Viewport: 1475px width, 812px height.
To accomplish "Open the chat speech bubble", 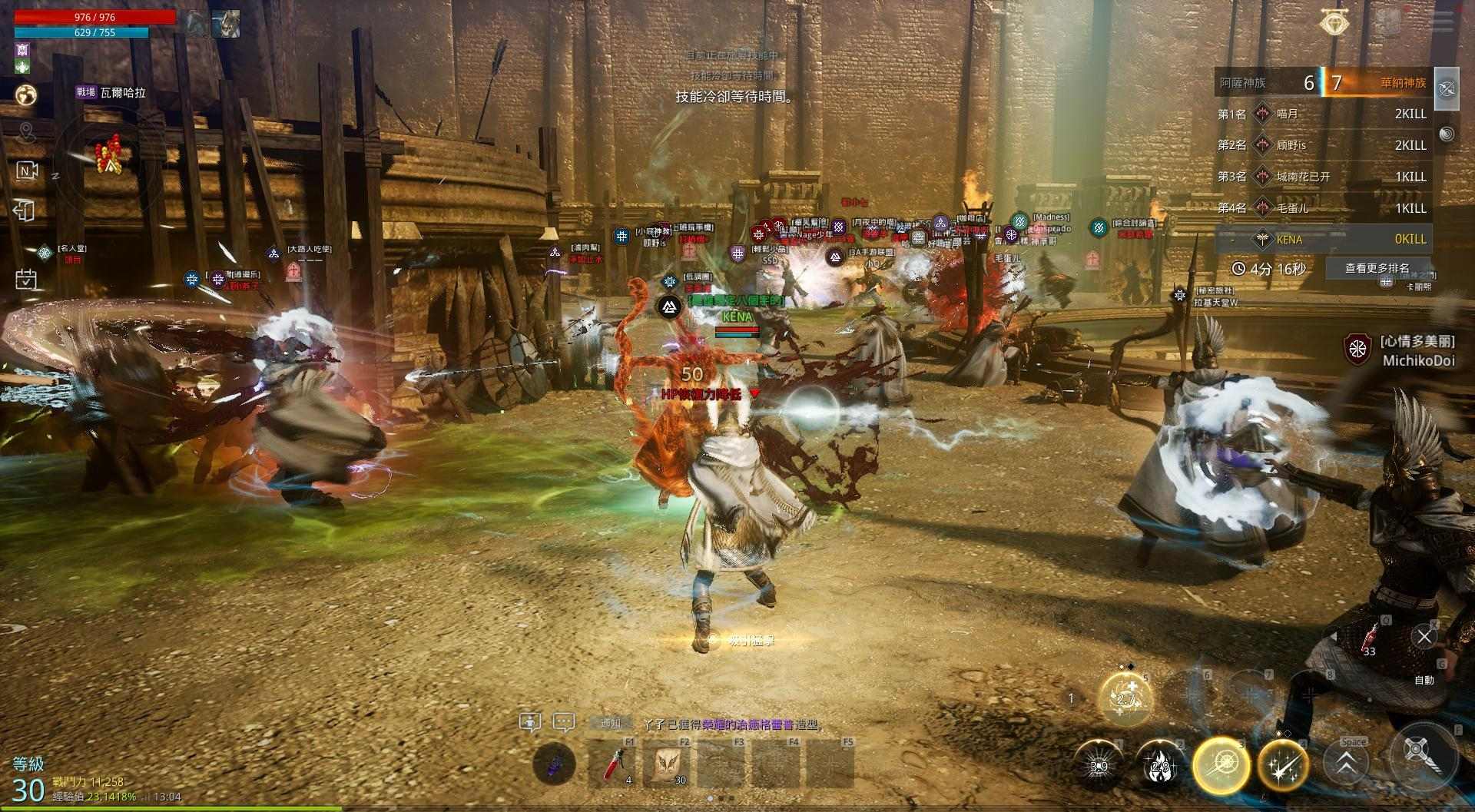I will [x=564, y=722].
